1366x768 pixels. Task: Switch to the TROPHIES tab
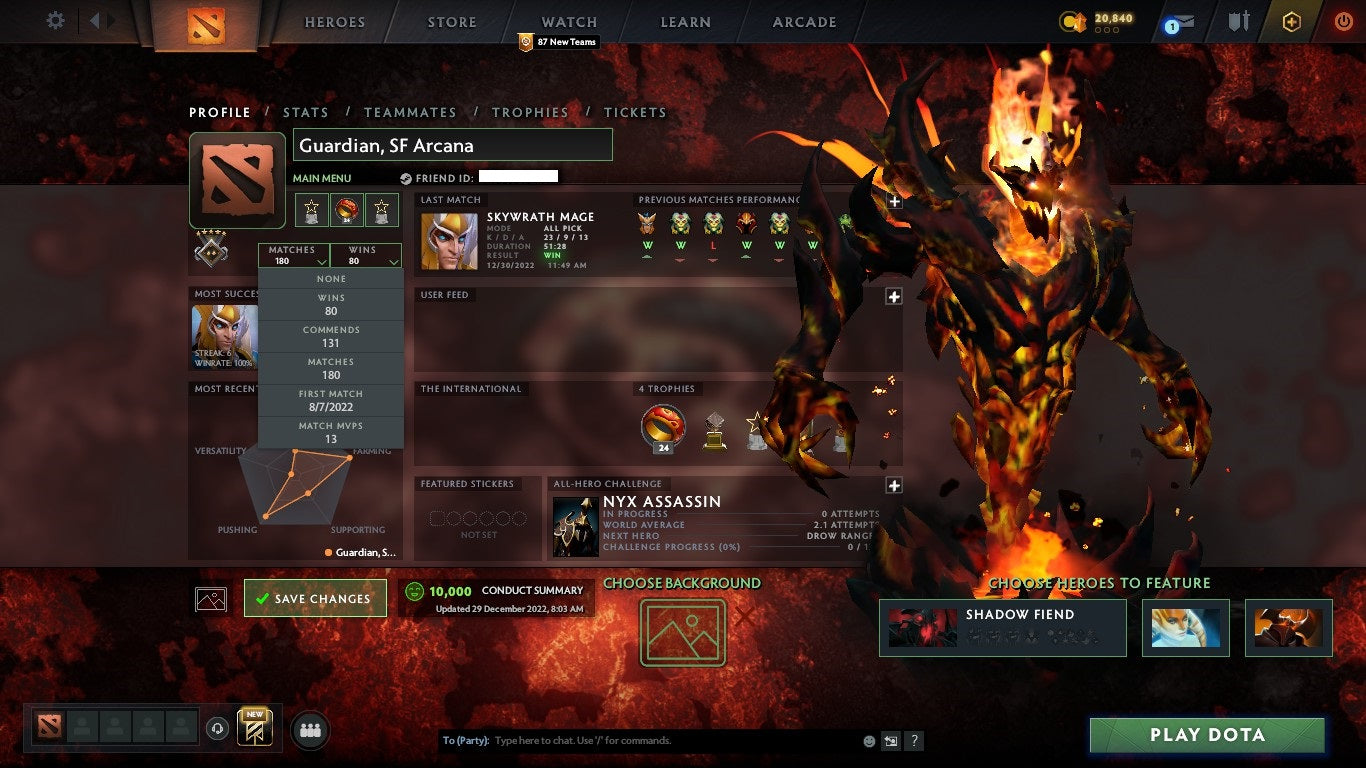531,112
